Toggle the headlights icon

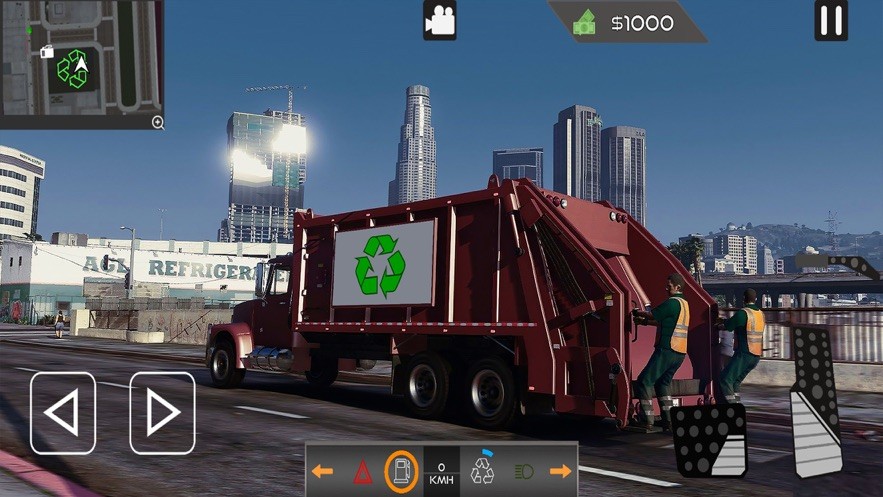523,471
